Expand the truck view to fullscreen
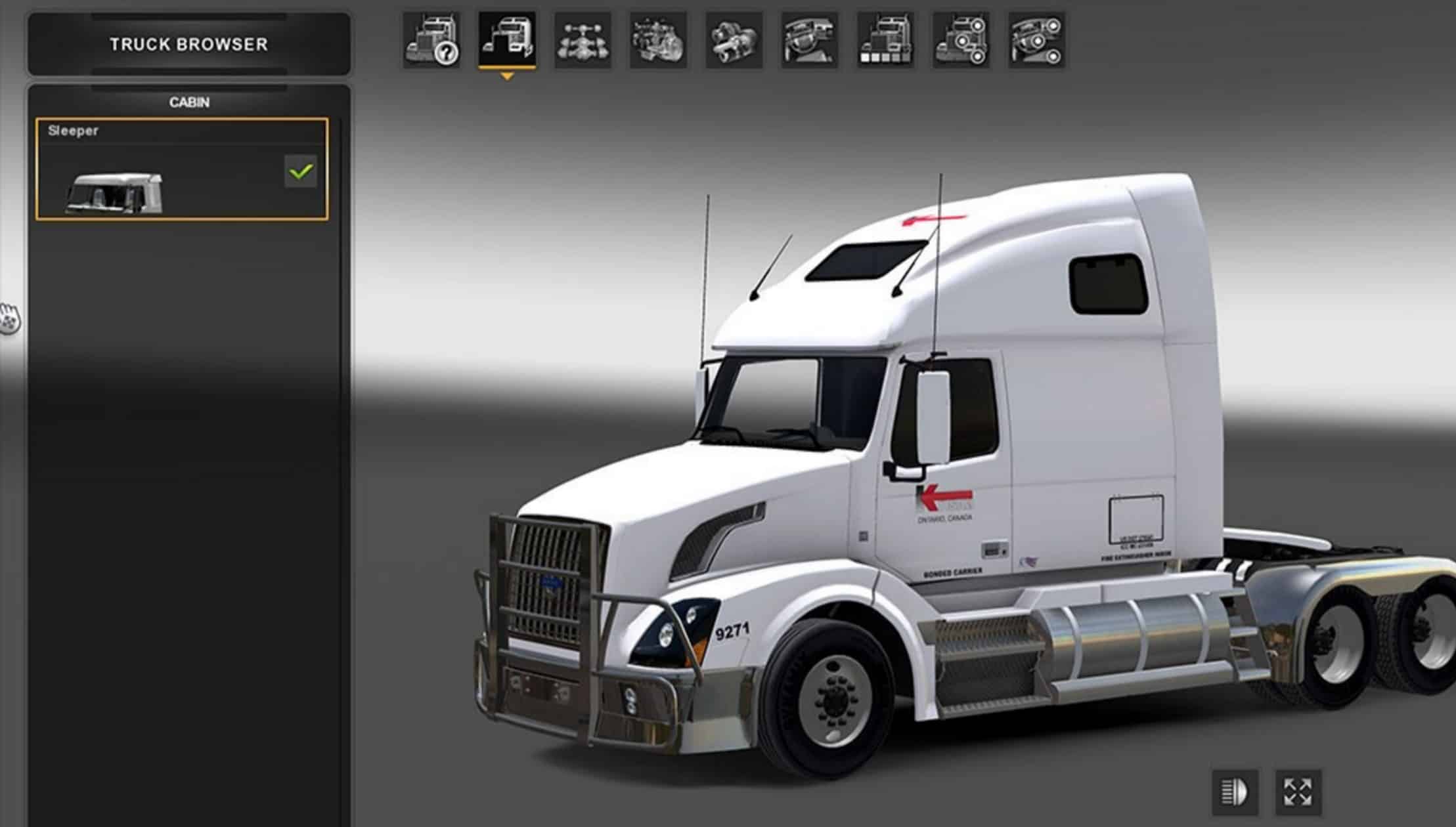 pyautogui.click(x=1298, y=792)
